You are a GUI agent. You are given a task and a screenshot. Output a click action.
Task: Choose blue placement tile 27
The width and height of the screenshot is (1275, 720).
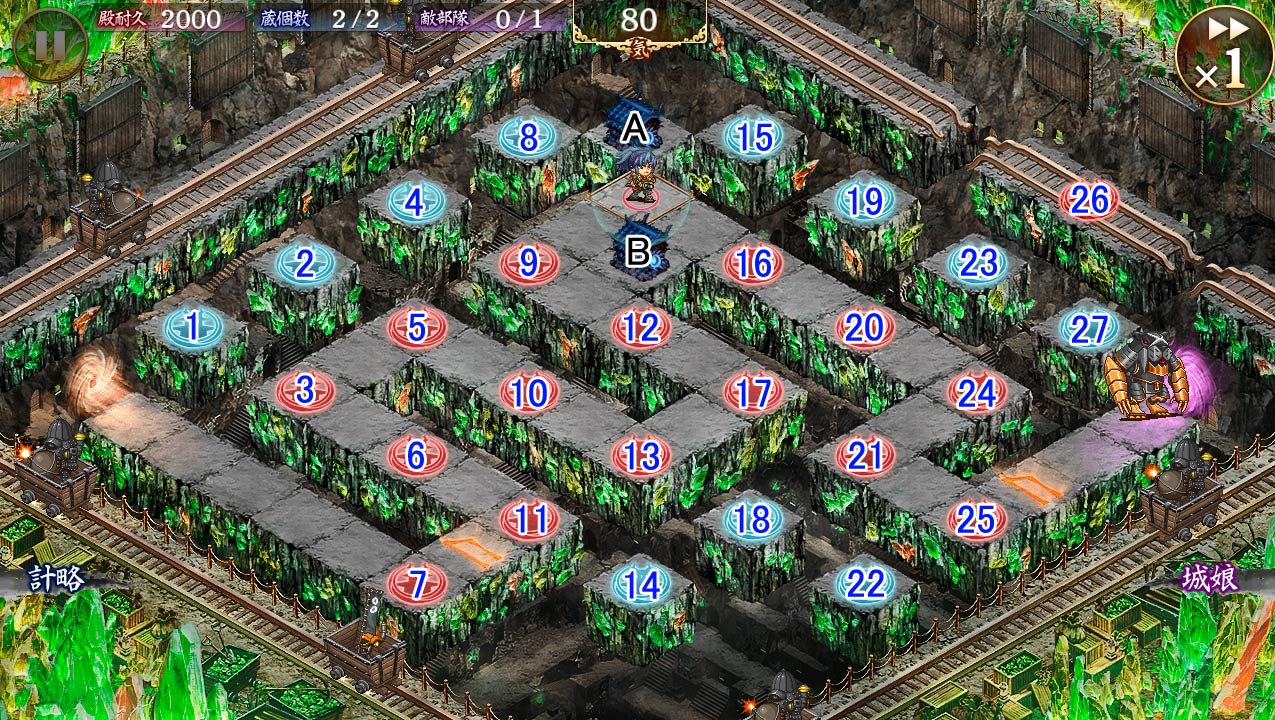click(x=1089, y=328)
